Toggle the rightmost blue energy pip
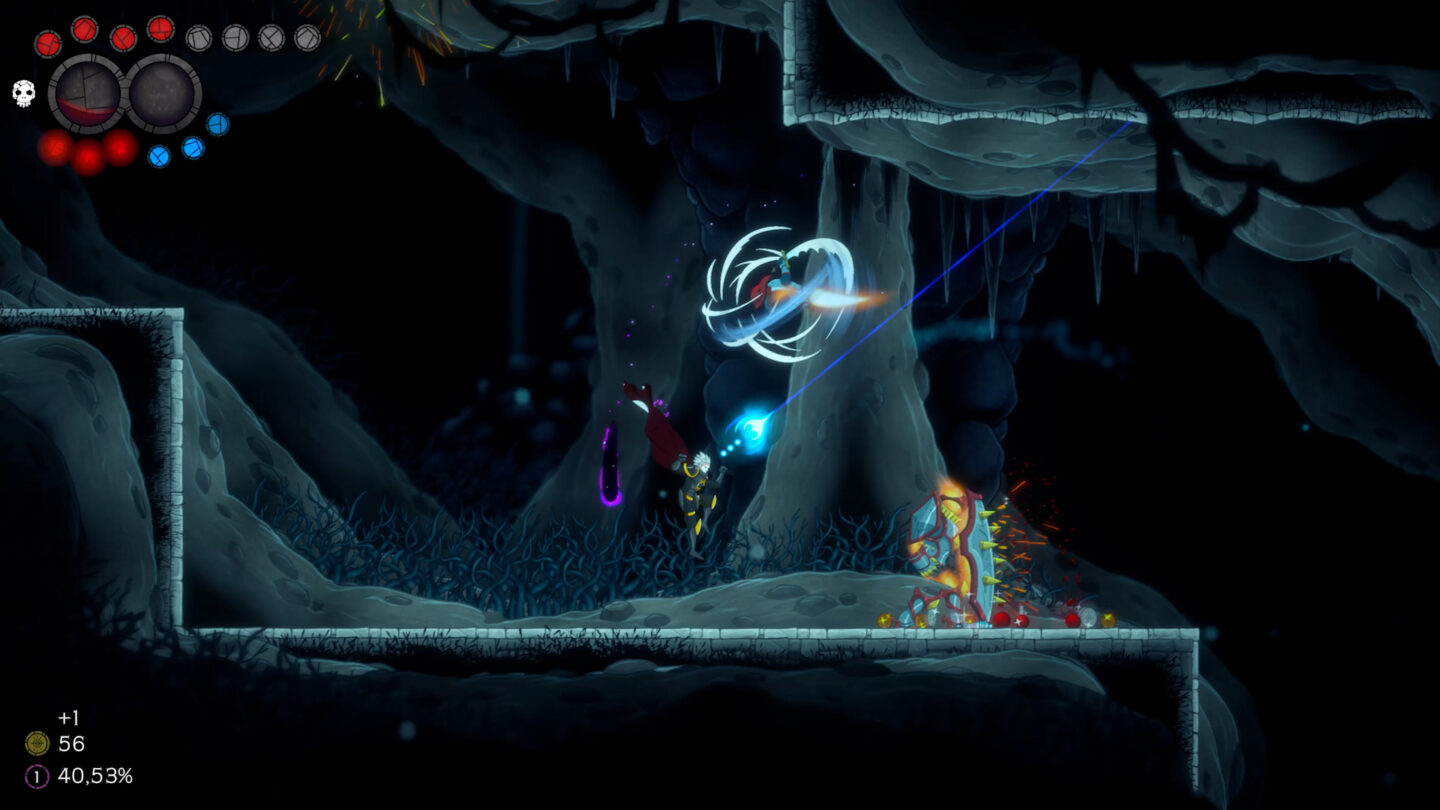The image size is (1440, 810). [217, 123]
